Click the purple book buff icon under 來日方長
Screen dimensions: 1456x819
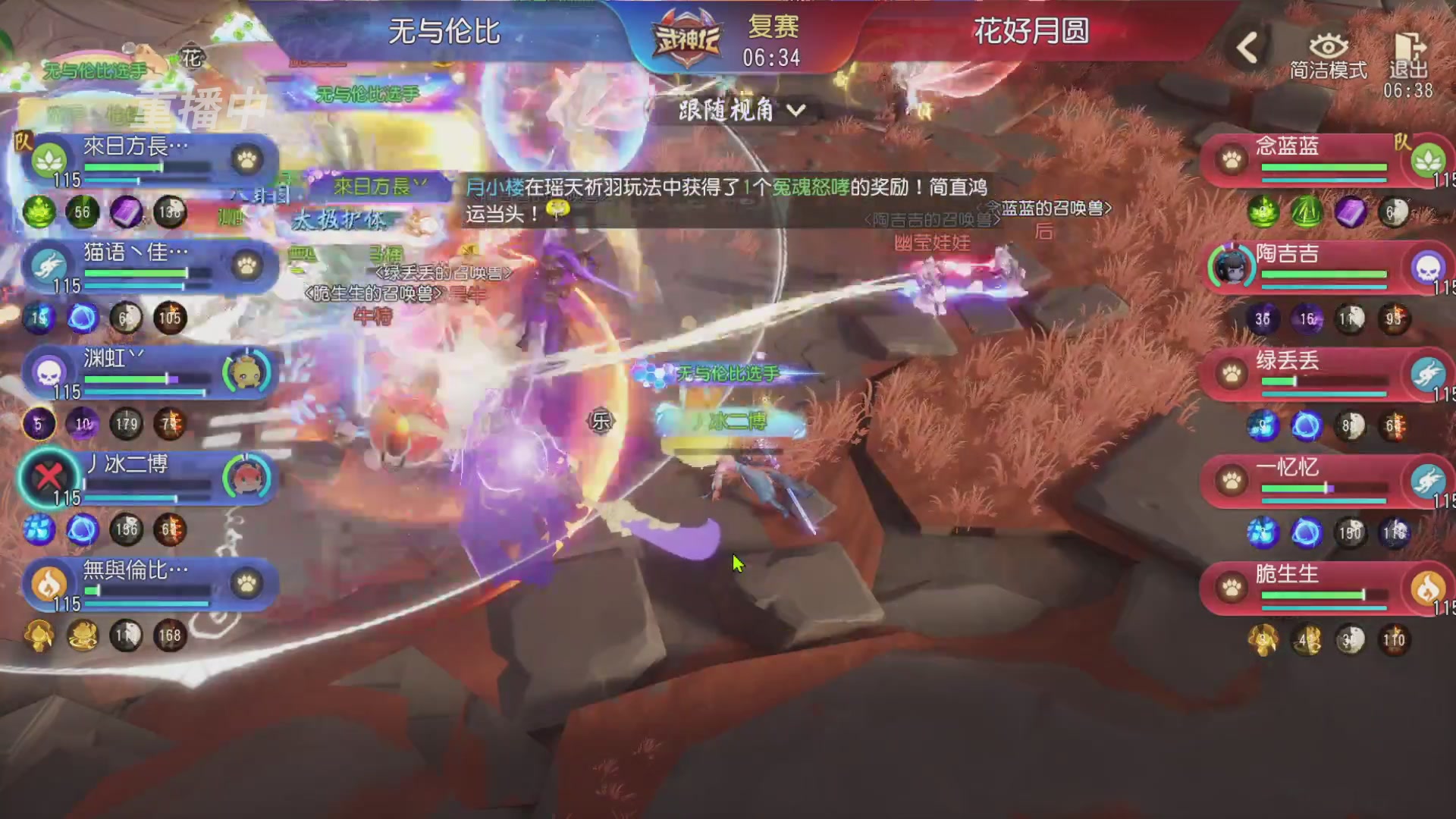(x=127, y=213)
